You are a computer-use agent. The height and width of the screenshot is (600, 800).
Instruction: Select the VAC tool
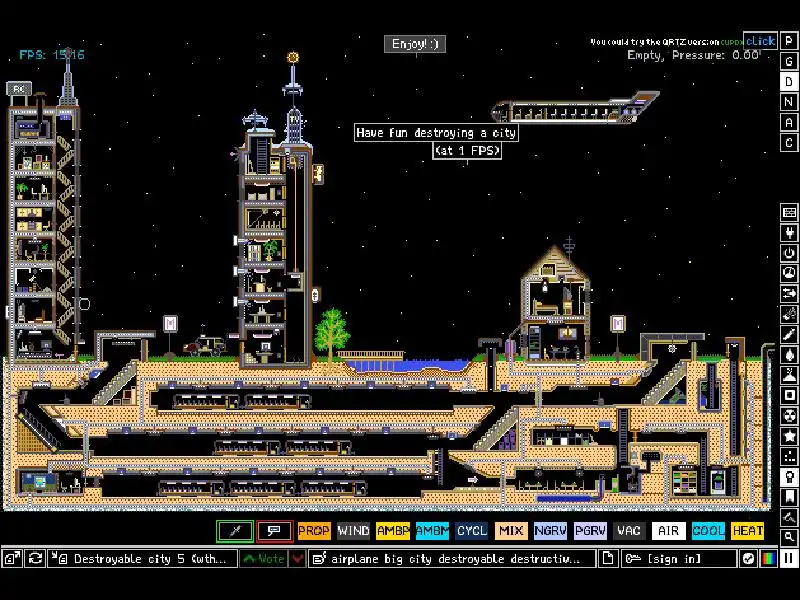629,531
